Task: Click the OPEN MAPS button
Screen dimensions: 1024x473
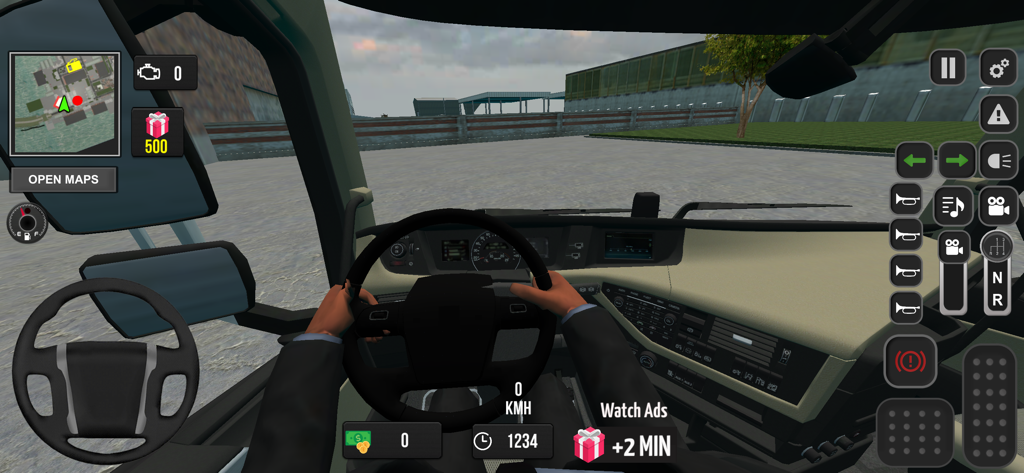Action: 63,180
